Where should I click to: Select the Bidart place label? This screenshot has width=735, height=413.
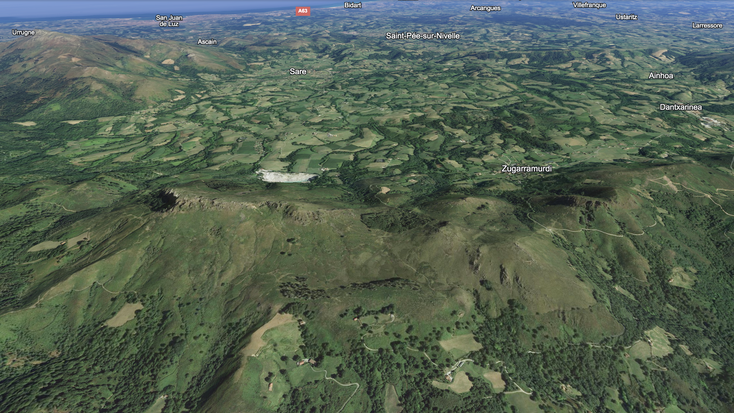pos(353,5)
